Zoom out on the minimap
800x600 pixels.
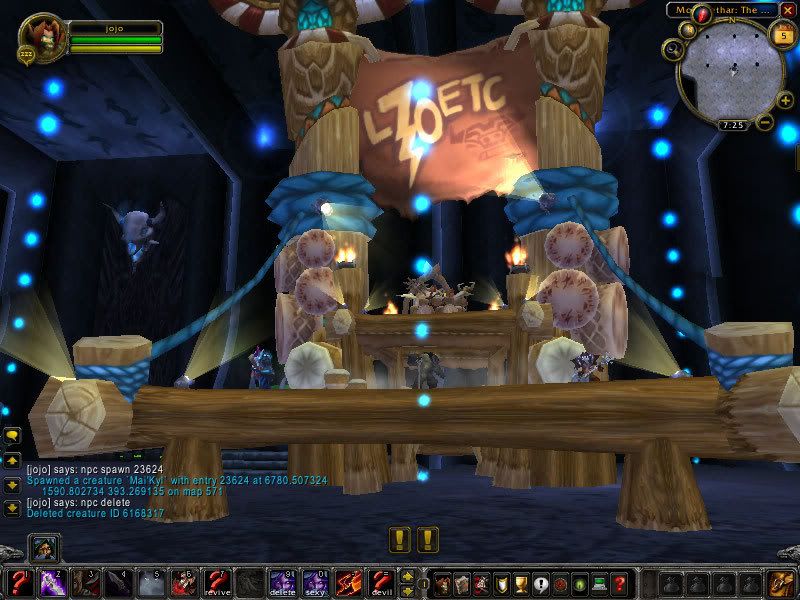pos(762,123)
